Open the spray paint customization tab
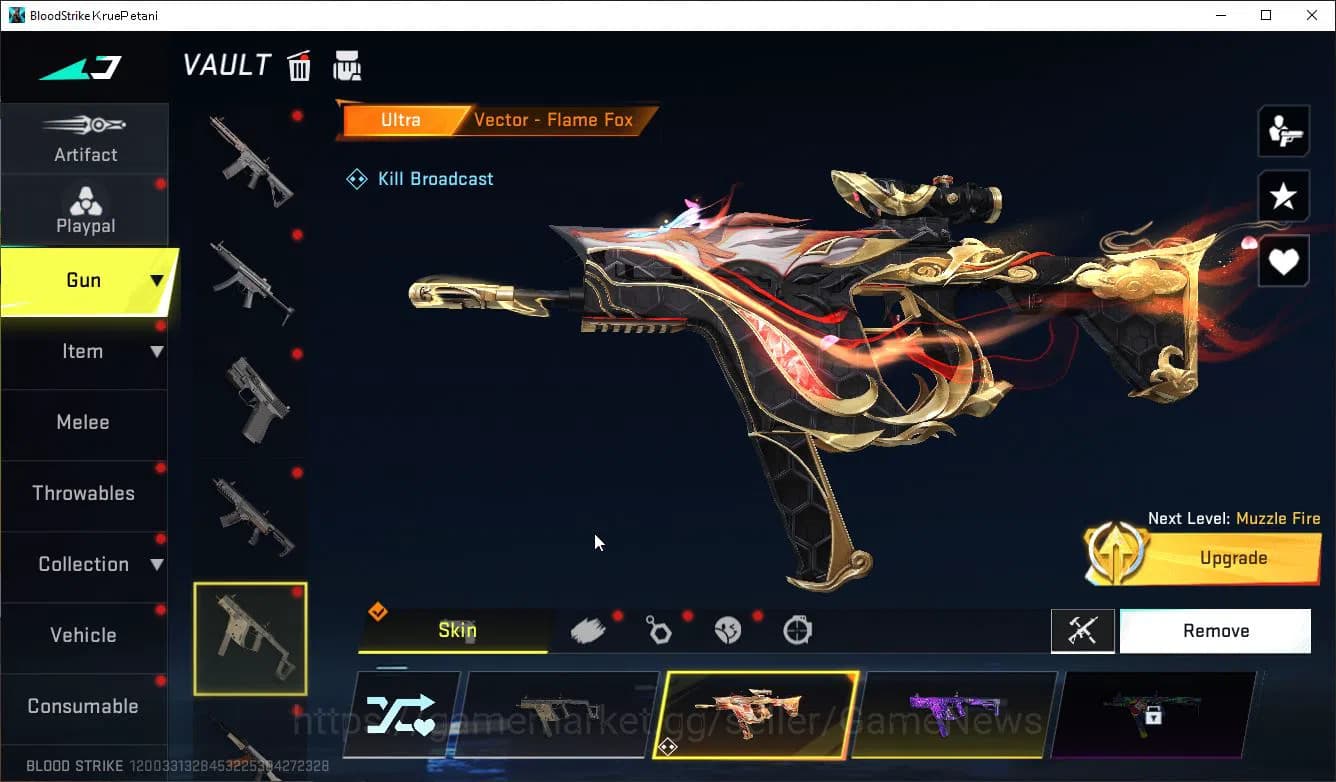1336x782 pixels. point(589,628)
